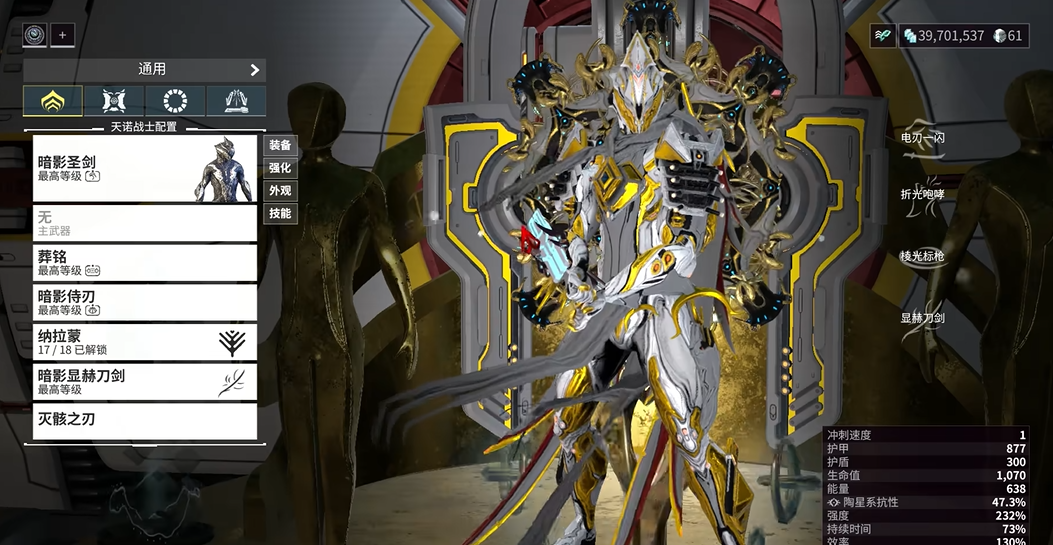The image size is (1053, 545).
Task: Open the 强化 upgrade menu
Action: tap(280, 168)
